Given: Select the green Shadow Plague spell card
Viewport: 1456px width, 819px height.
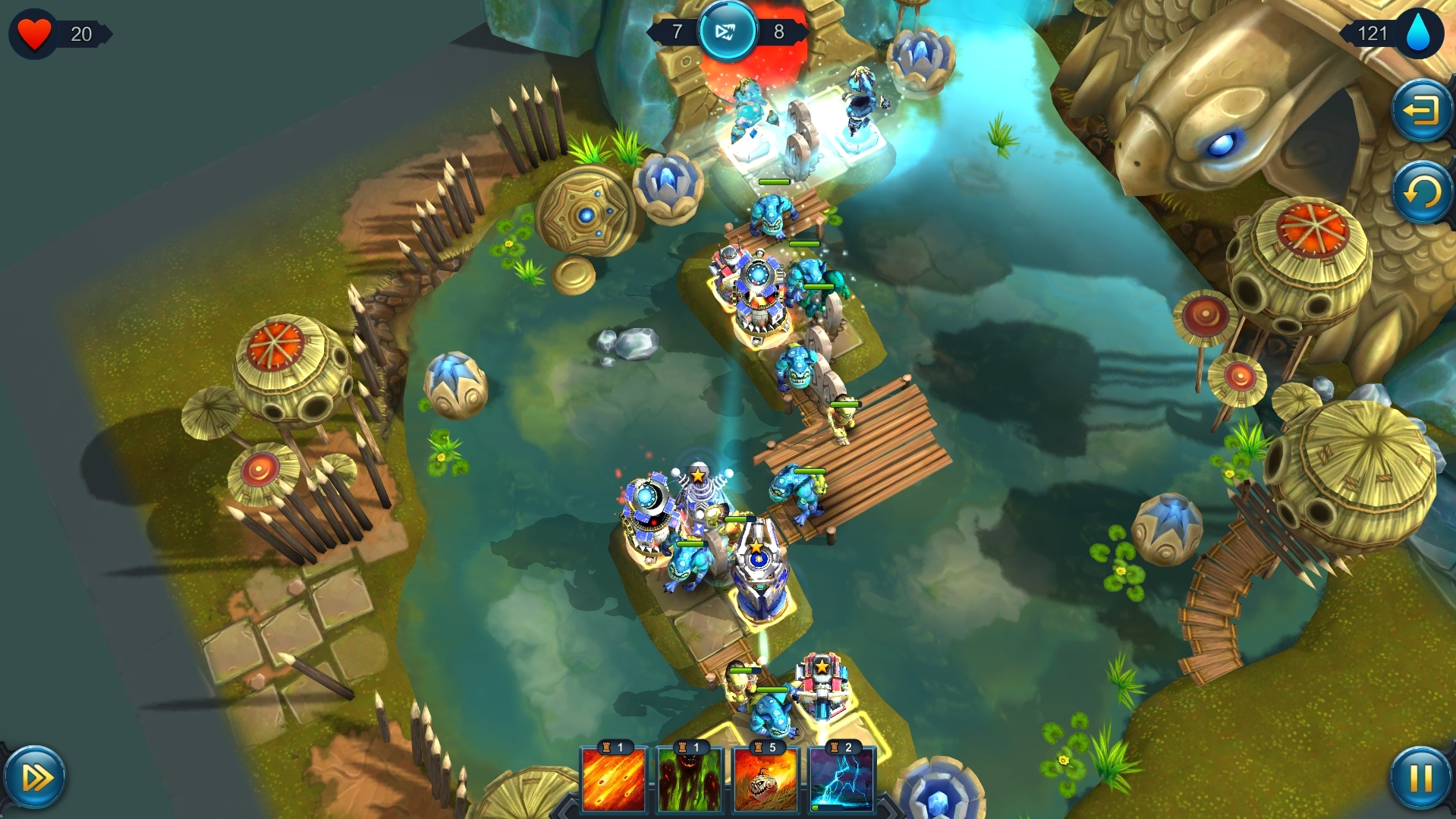Looking at the screenshot, I should click(690, 782).
